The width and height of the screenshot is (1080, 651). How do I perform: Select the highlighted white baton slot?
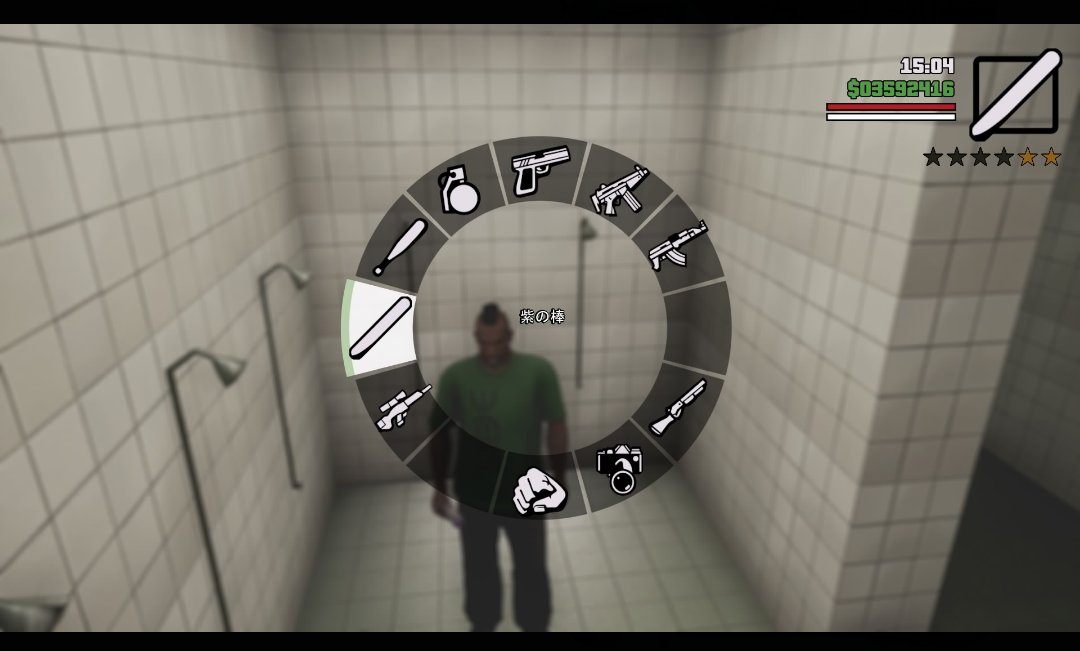pyautogui.click(x=381, y=326)
